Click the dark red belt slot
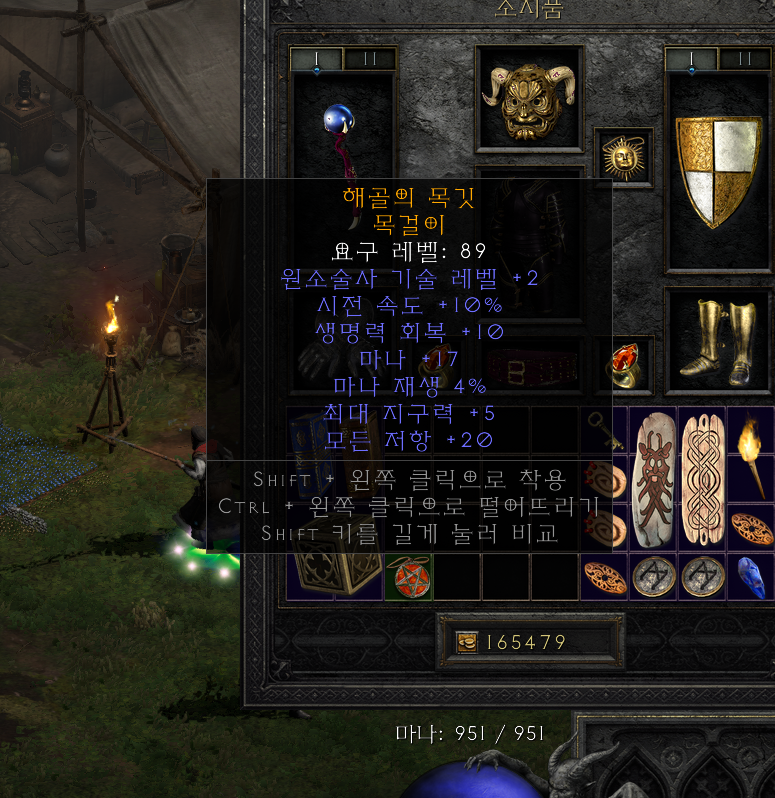 coord(530,367)
